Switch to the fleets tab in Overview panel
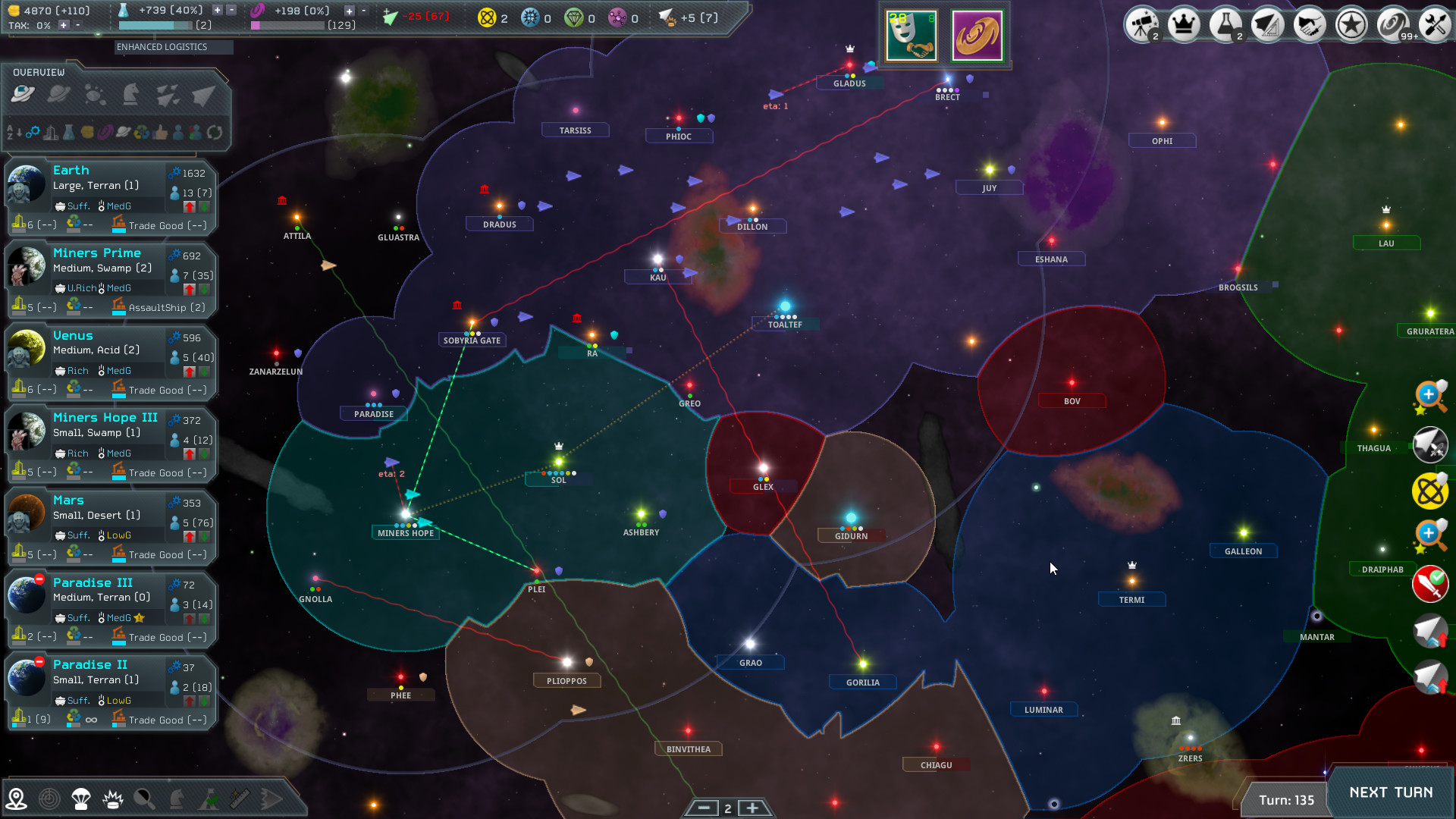Image resolution: width=1456 pixels, height=819 pixels. point(168,94)
